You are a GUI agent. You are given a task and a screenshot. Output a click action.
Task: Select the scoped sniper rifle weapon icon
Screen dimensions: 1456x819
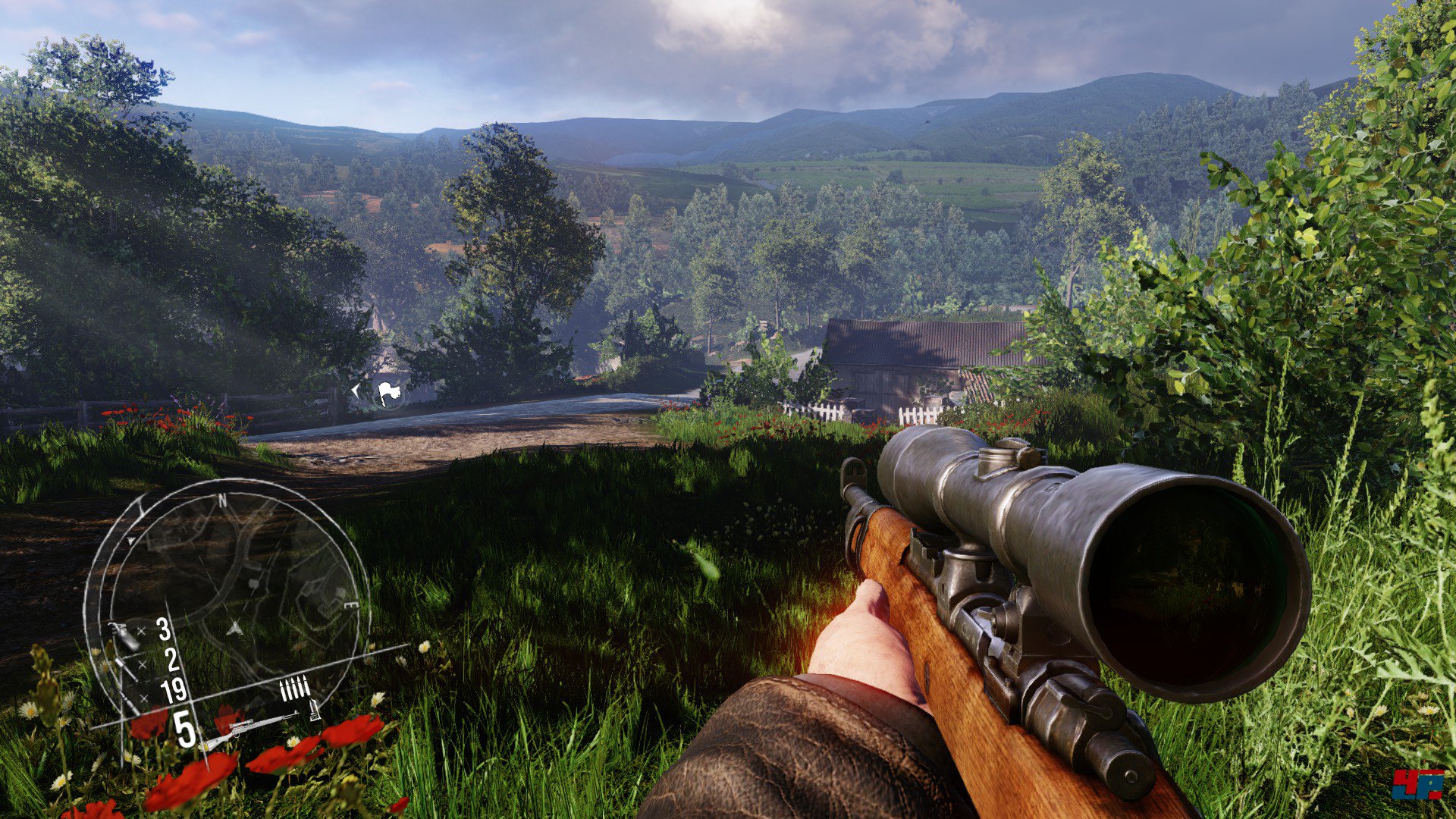coord(250,729)
